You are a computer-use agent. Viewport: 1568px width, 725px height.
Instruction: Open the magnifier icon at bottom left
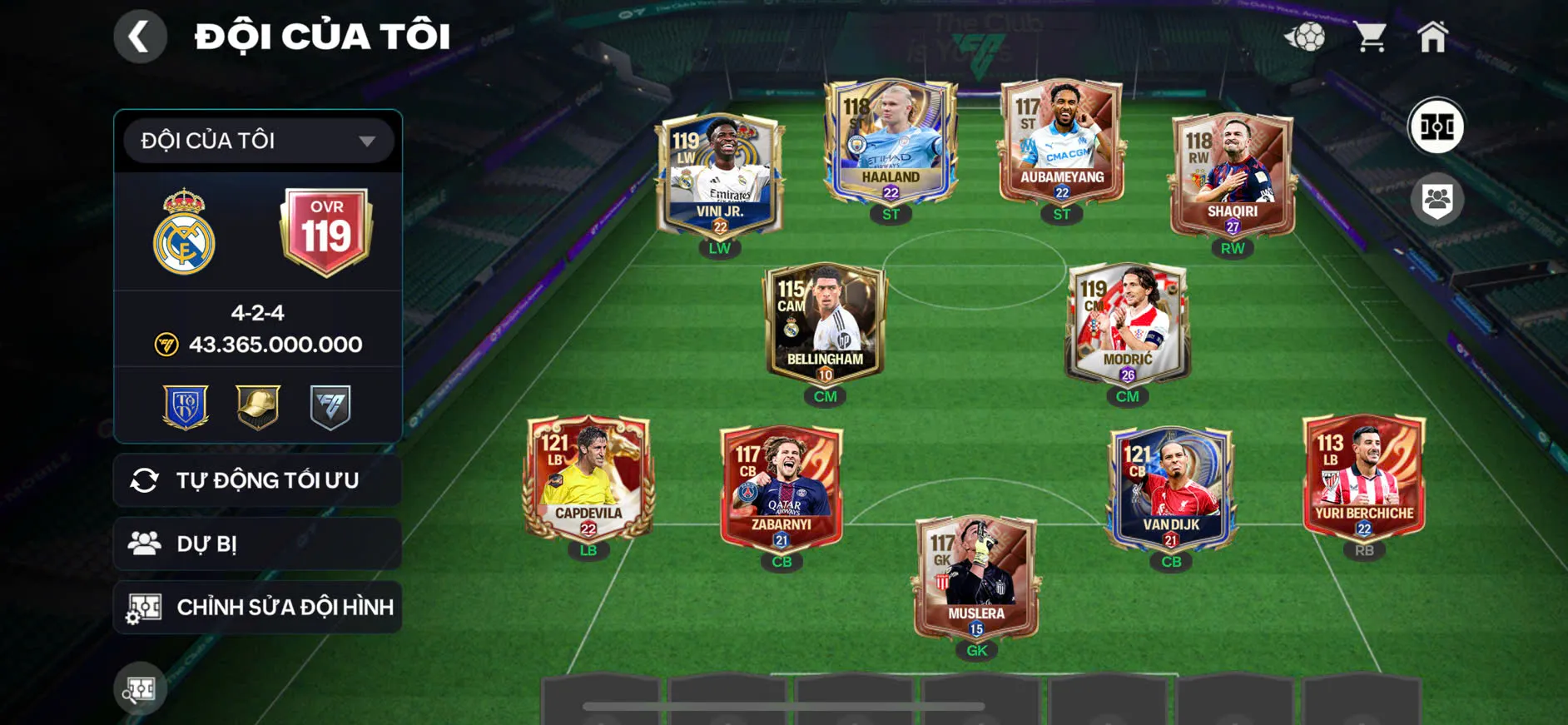pyautogui.click(x=140, y=688)
